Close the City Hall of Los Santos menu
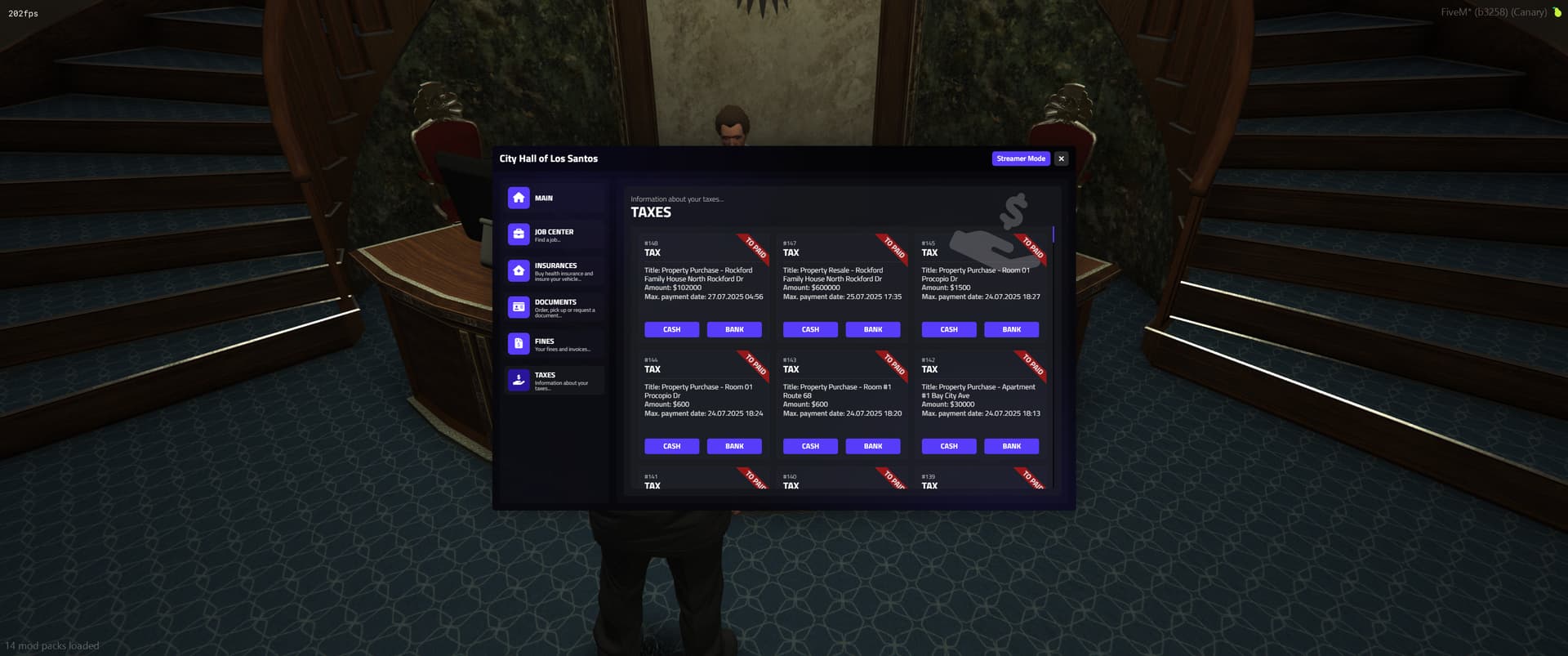 click(x=1061, y=158)
